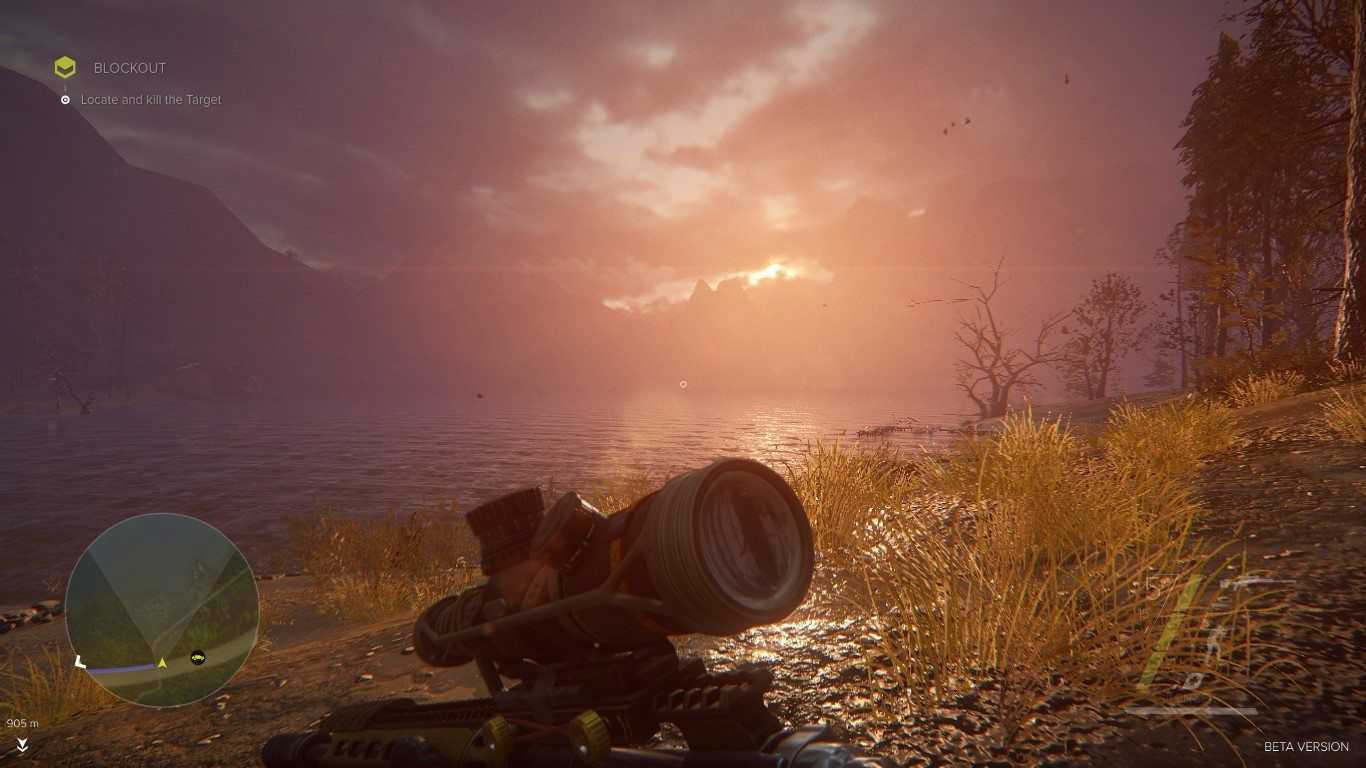The width and height of the screenshot is (1366, 768).
Task: Open the BLOCKOUT mission hexagon icon
Action: pos(65,67)
